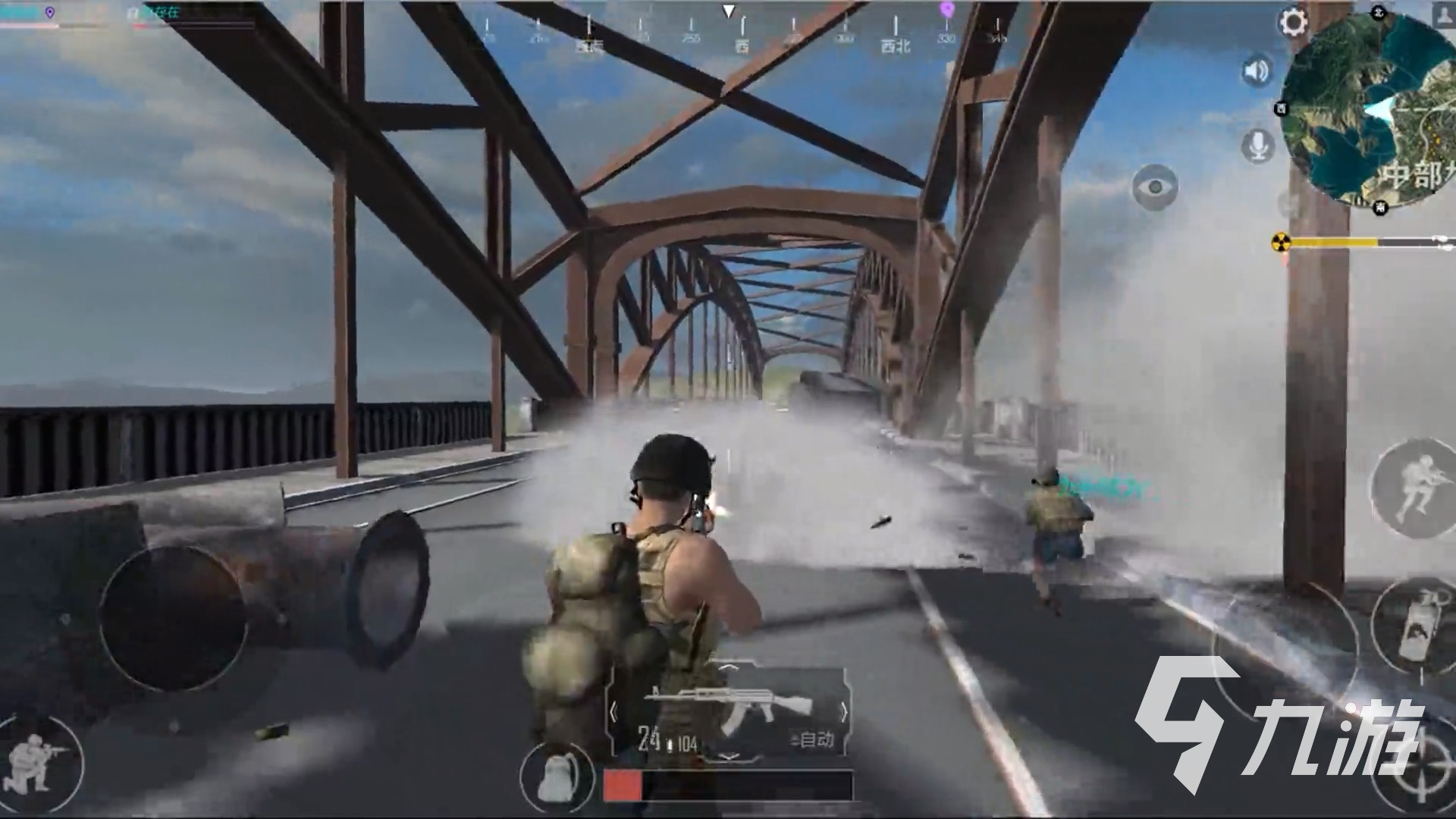Switch to next weapon with right arrow
This screenshot has width=1456, height=819.
coord(843,713)
